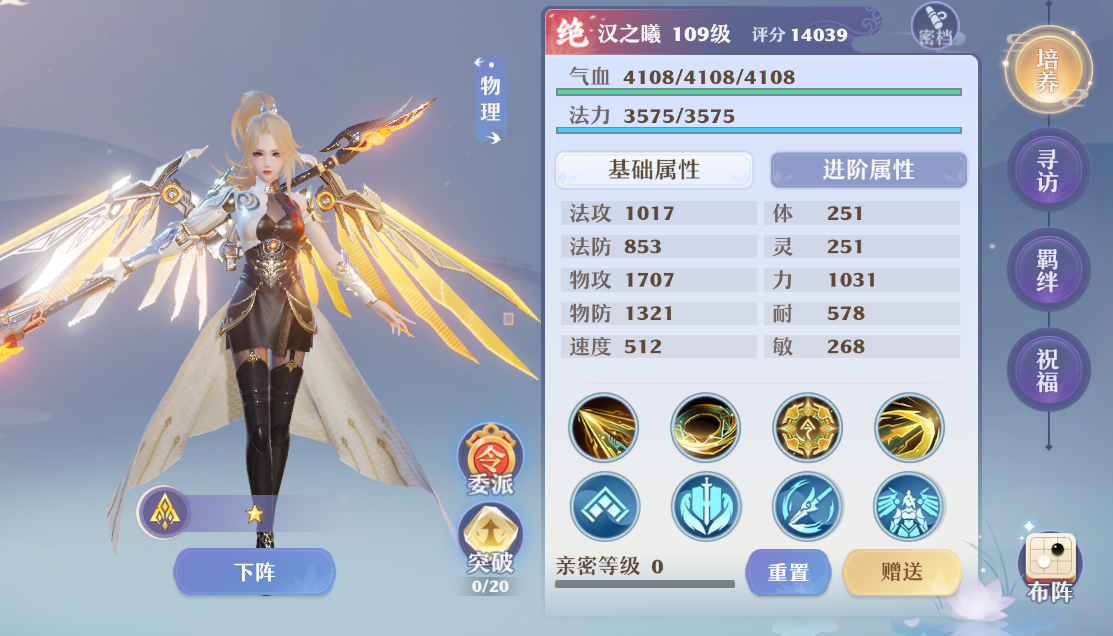The height and width of the screenshot is (636, 1113).
Task: Choose the blue winged warrior passive skill
Action: click(908, 507)
